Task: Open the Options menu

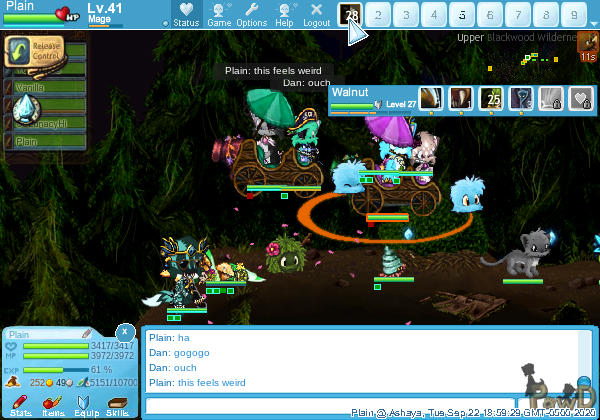Action: tap(252, 14)
